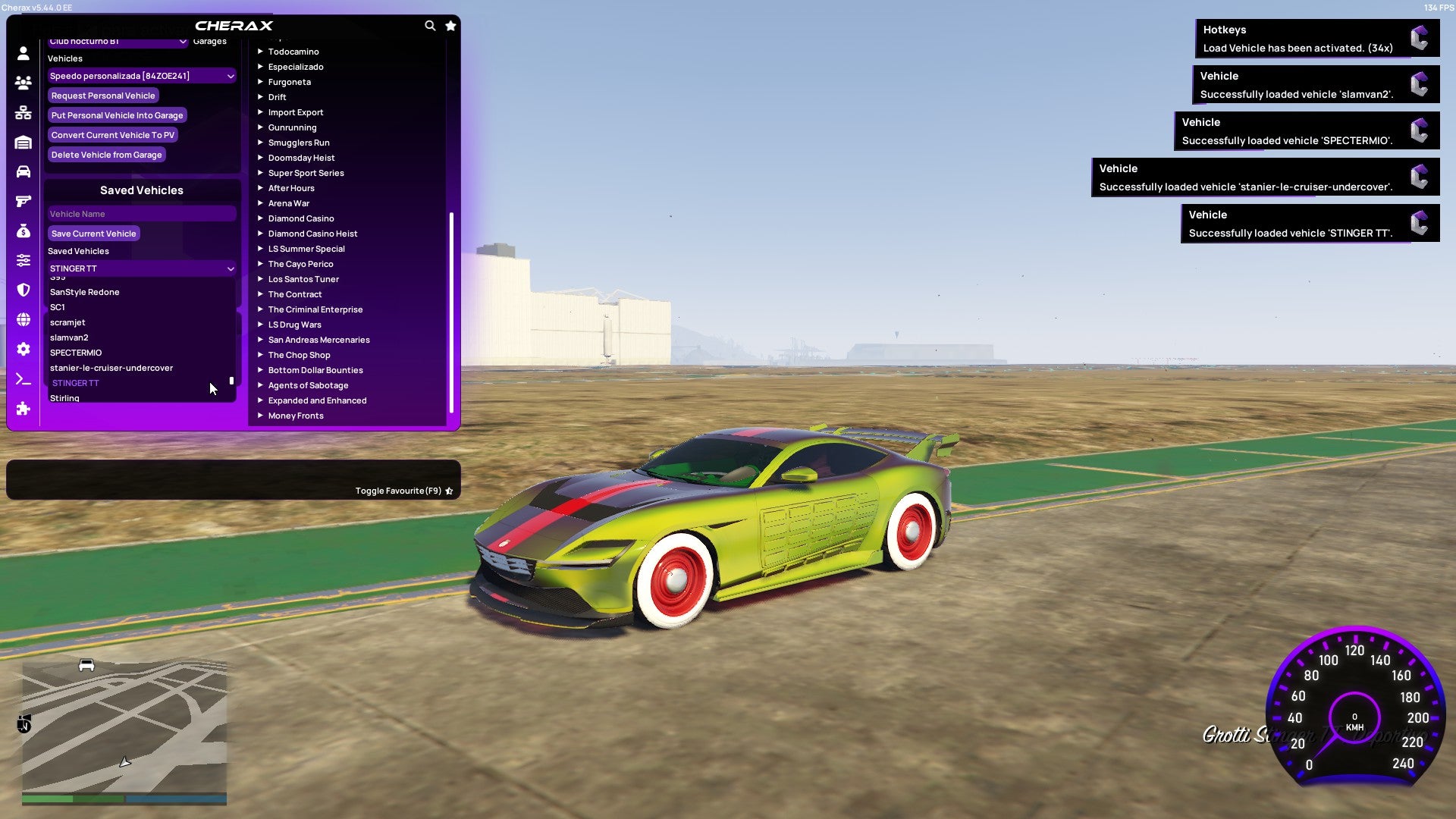Select the Import Export entry
Screen dimensions: 1456x819
coord(296,112)
